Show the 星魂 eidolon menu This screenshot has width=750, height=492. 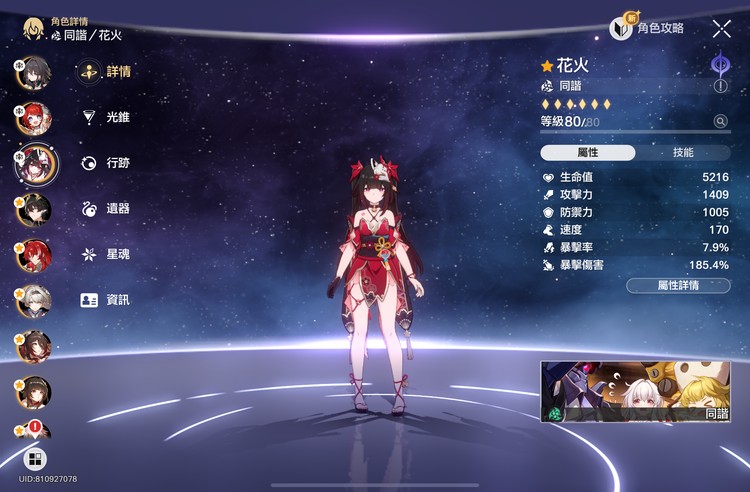pos(105,254)
